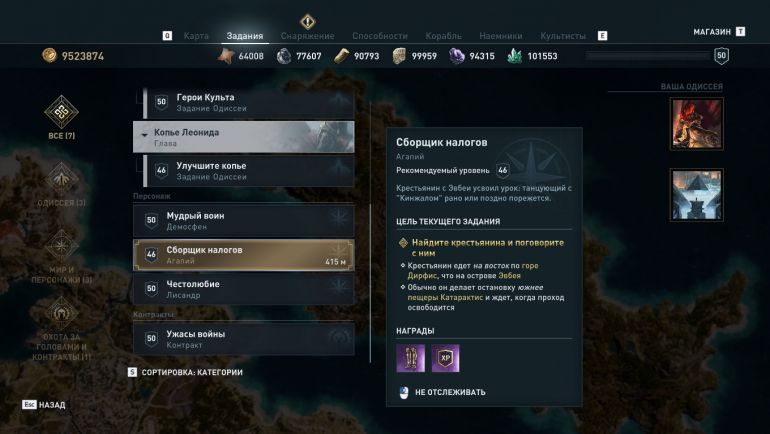Click Не отслеживать to untrack quest
This screenshot has height=434, width=770.
click(x=449, y=392)
